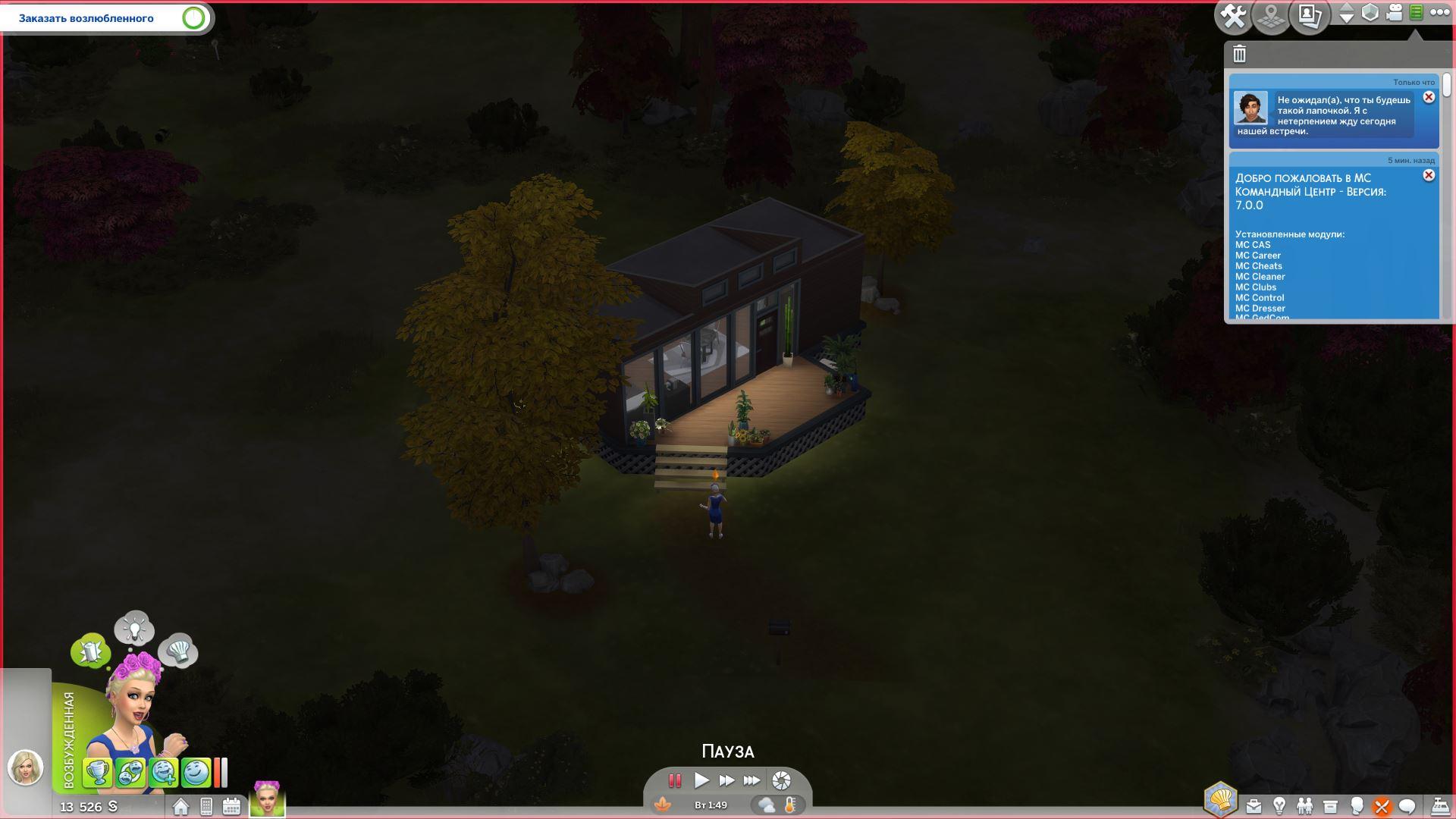
Task: Open the Gallery photos button
Action: point(1310,16)
